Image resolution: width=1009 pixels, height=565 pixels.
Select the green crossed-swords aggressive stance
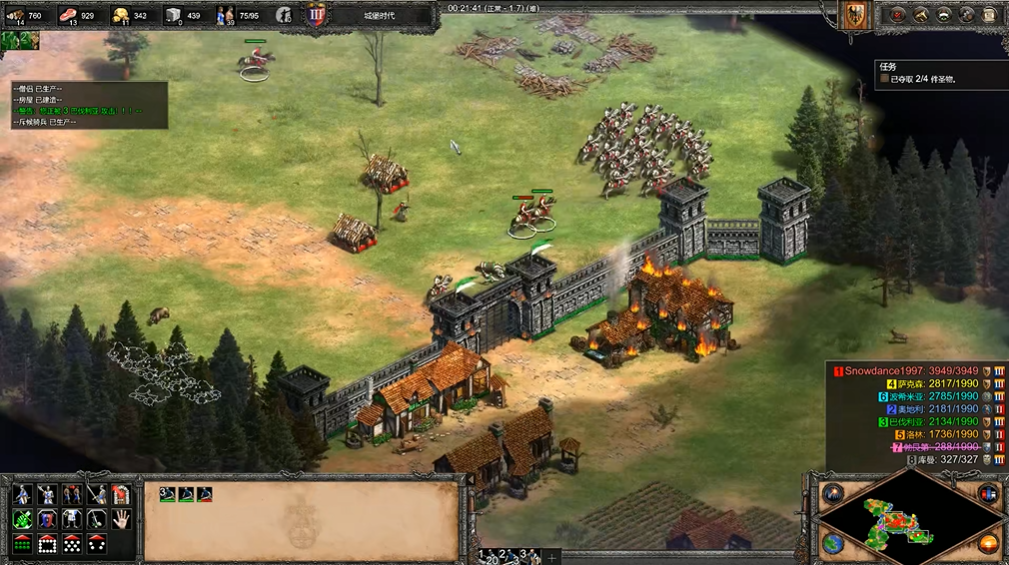pos(22,519)
